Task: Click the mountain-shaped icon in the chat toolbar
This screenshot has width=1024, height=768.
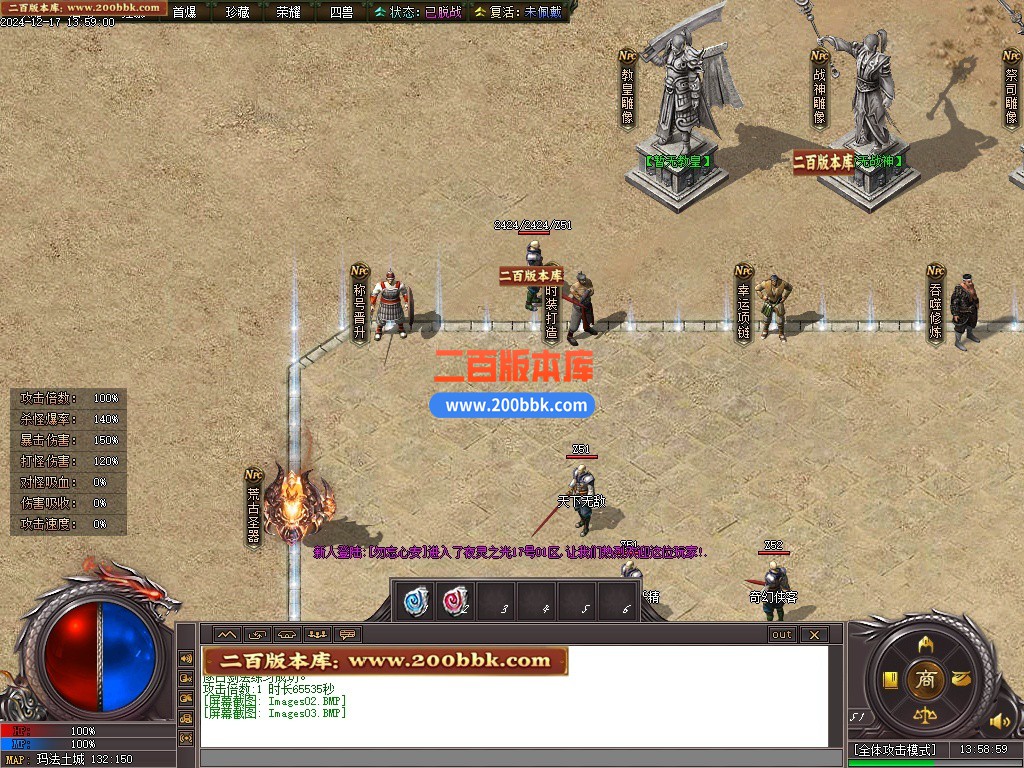Action: [x=227, y=634]
